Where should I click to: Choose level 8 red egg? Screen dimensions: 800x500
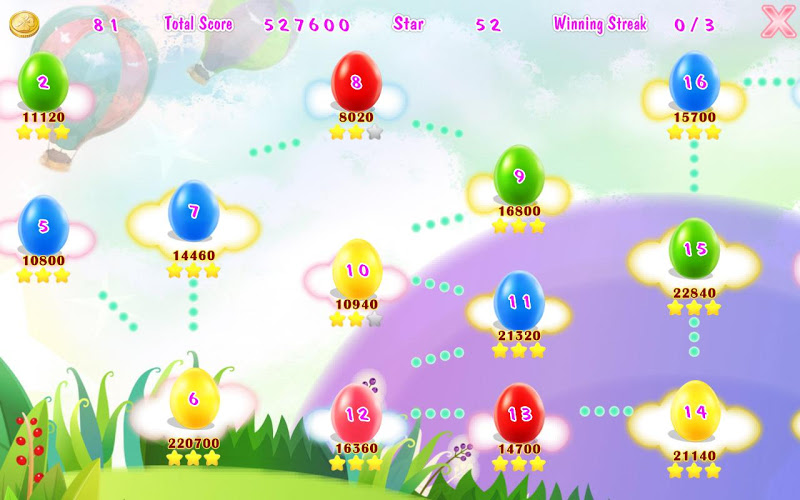[355, 82]
